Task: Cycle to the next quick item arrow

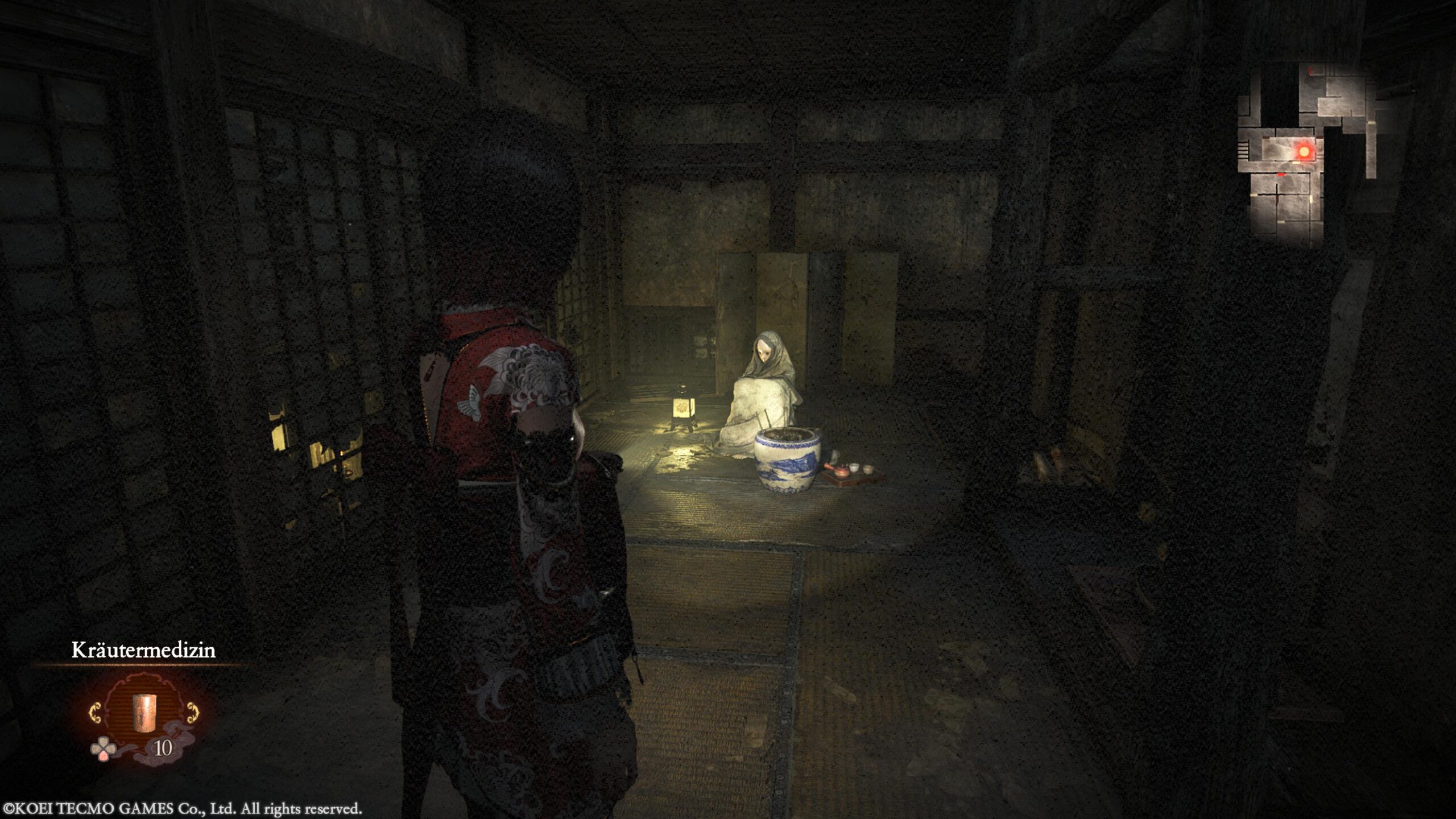Action: (x=193, y=713)
